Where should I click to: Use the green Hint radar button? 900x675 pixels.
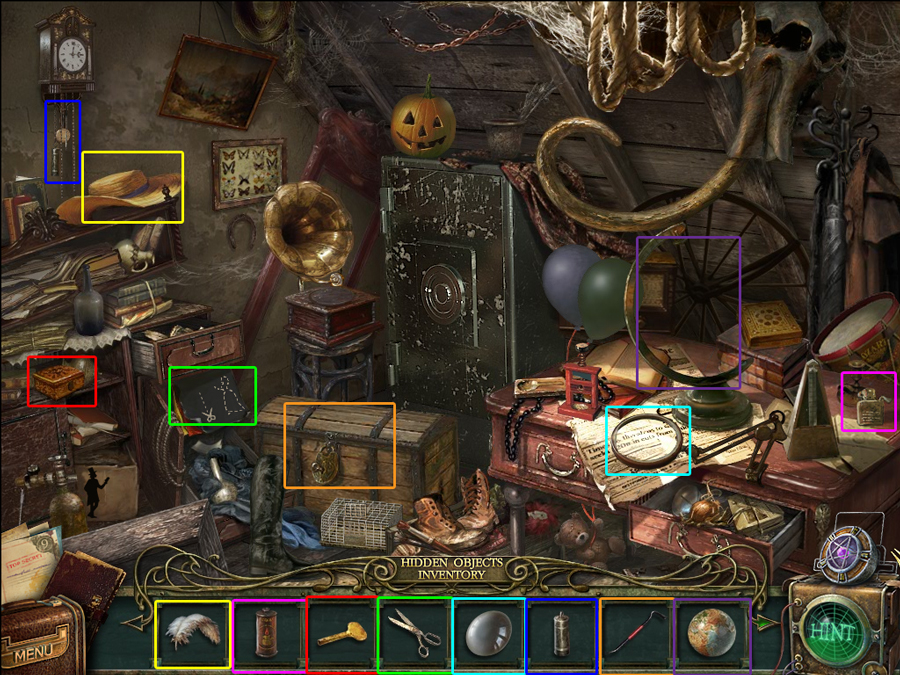point(832,632)
